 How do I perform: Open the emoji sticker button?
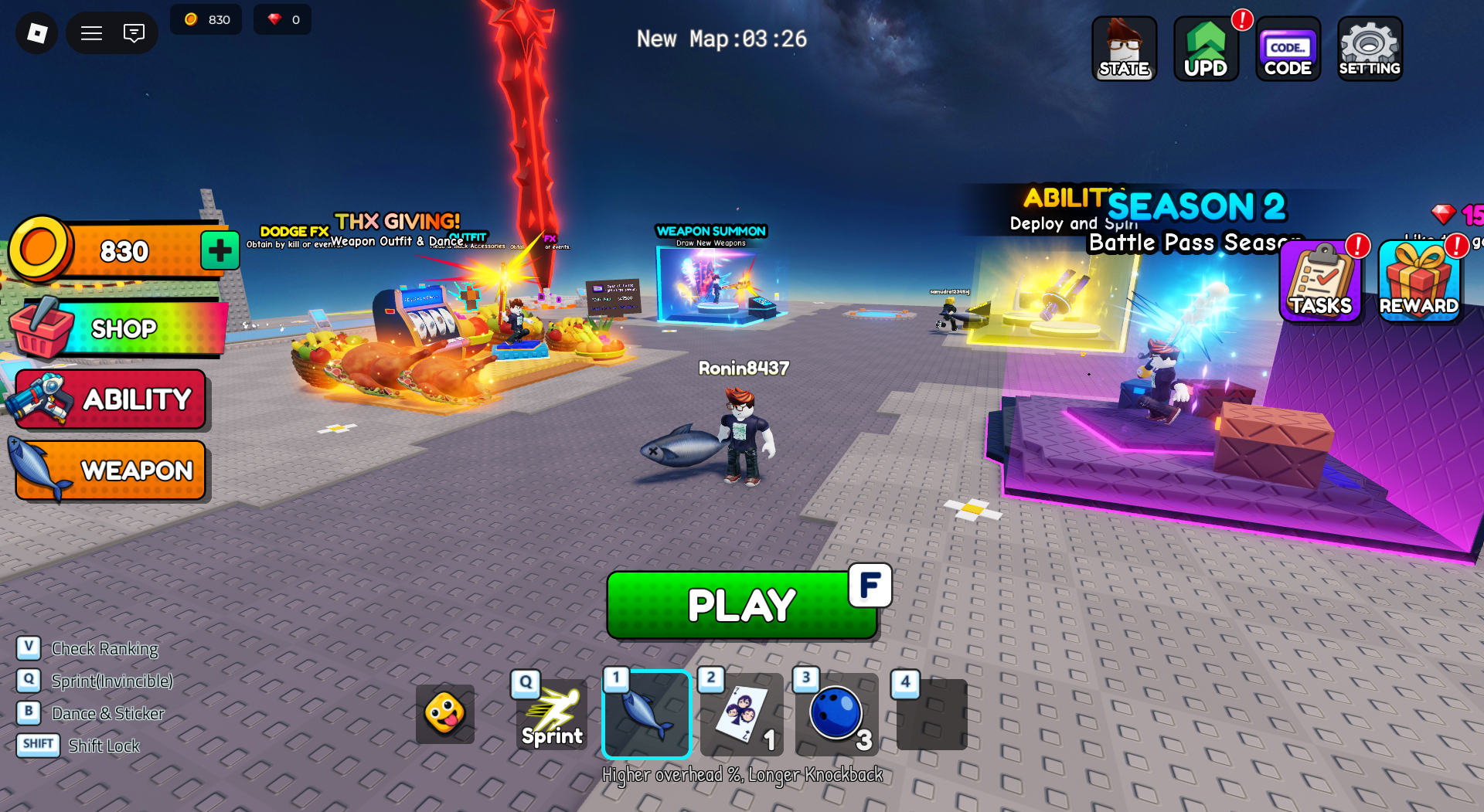(x=445, y=714)
